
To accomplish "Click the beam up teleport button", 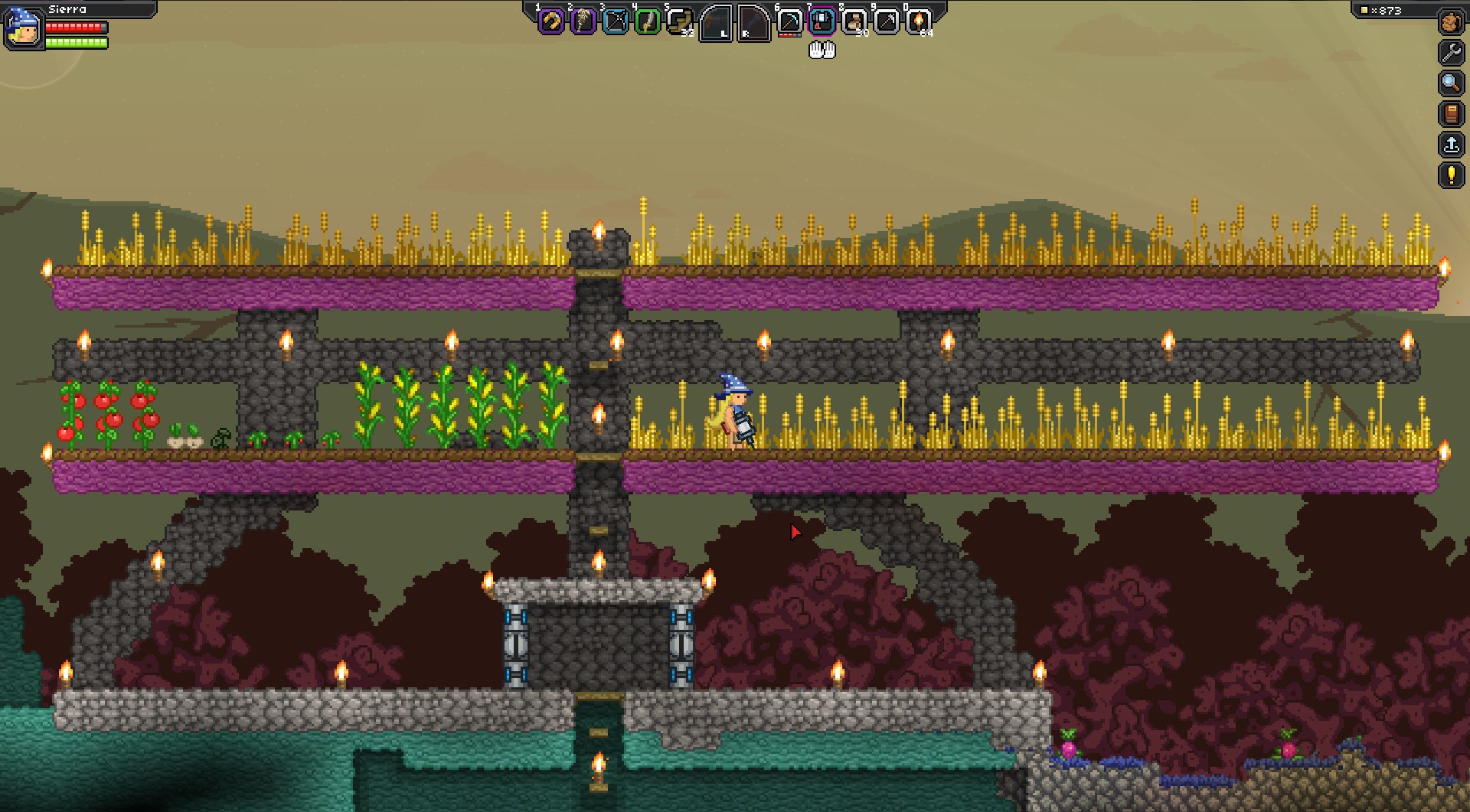I will (1451, 144).
